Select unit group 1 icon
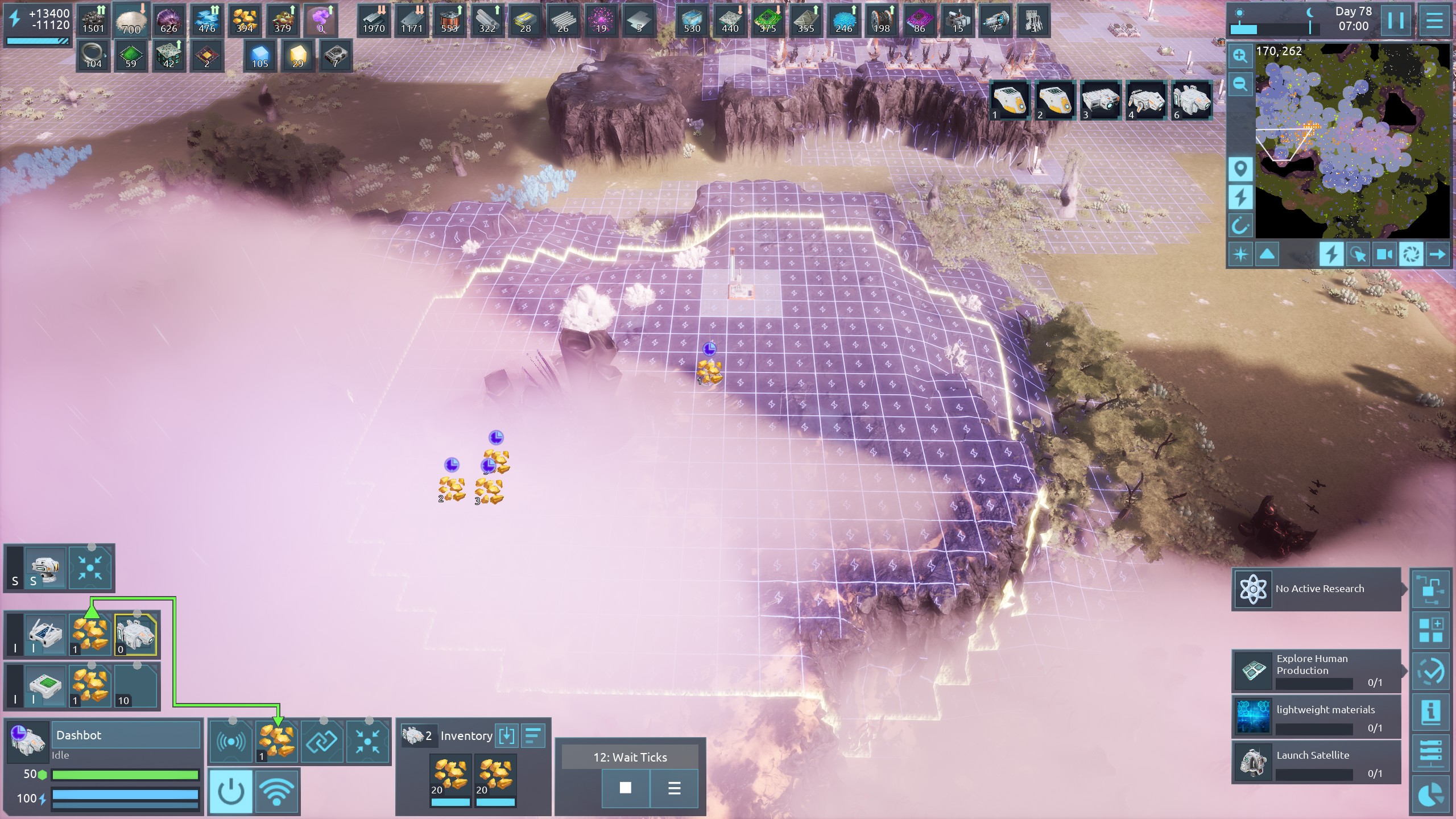This screenshot has width=1456, height=819. pyautogui.click(x=1010, y=100)
